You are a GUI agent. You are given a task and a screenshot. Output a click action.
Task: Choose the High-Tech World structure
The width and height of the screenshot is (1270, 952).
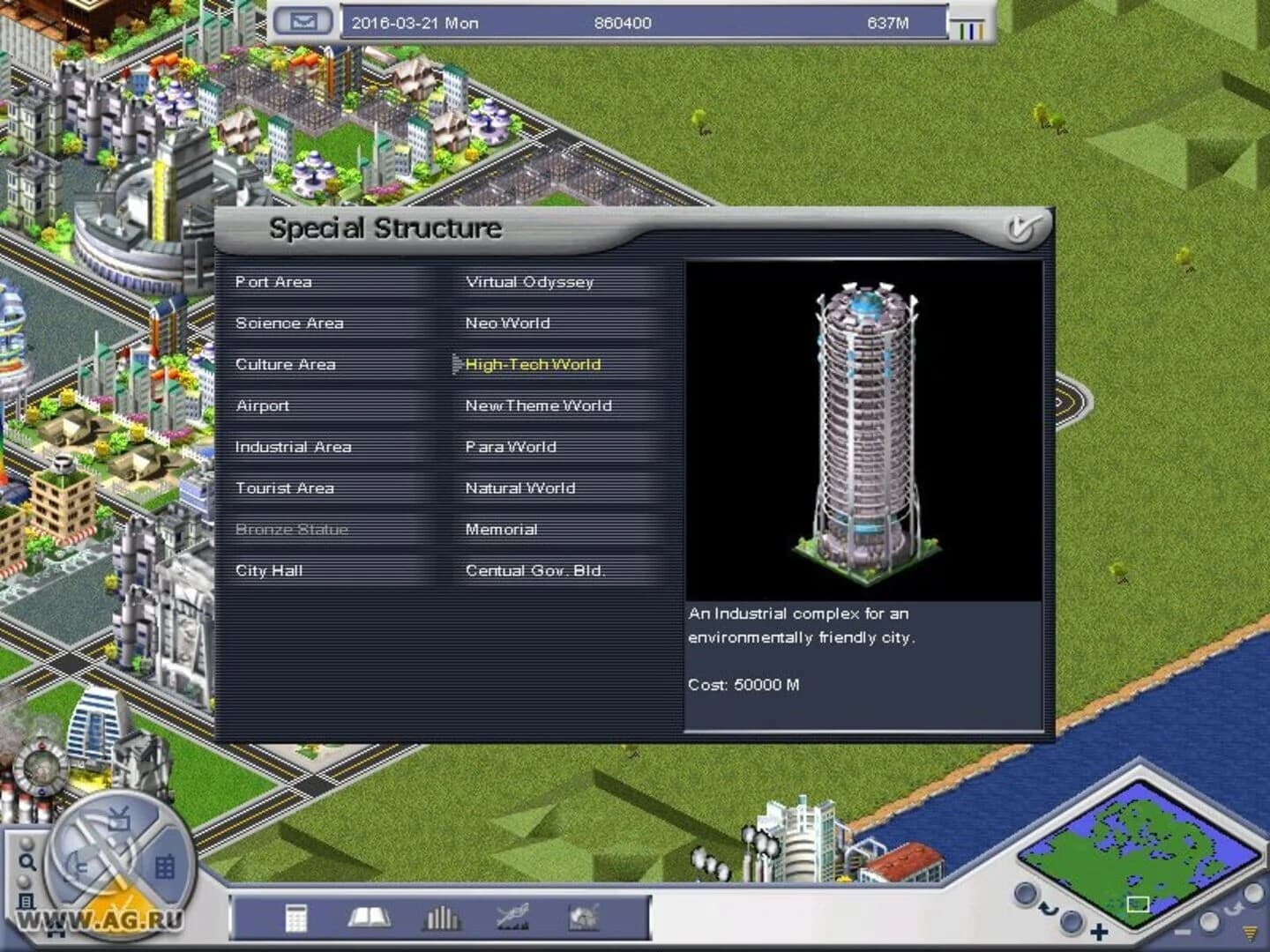[533, 364]
